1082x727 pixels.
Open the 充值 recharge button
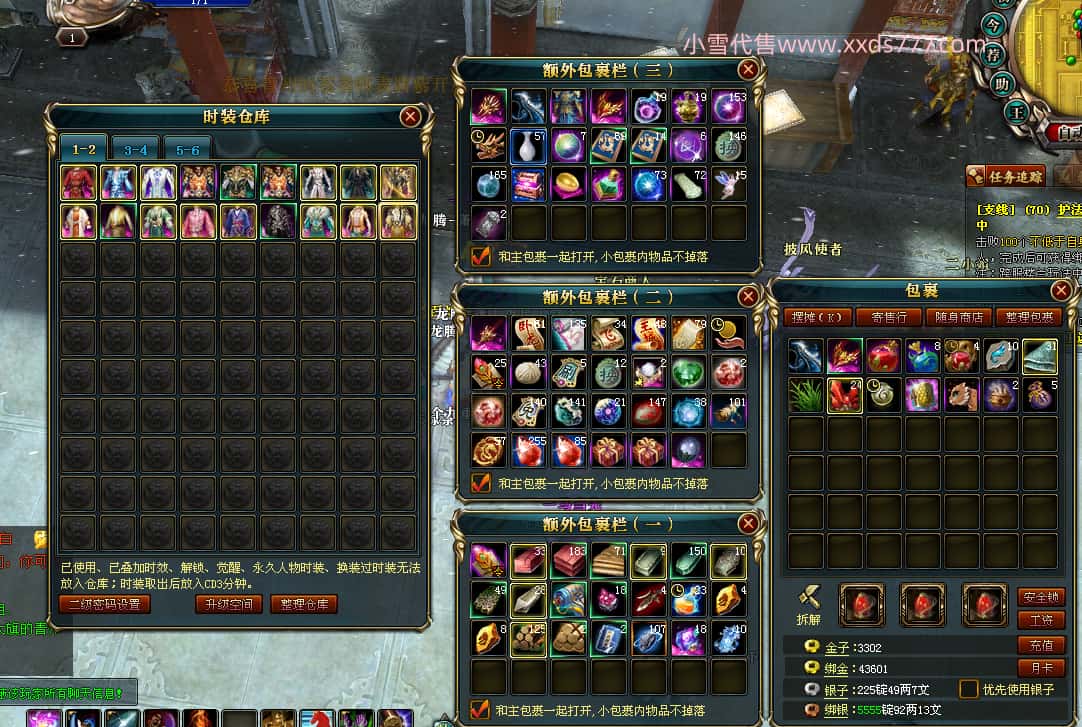pos(1039,645)
